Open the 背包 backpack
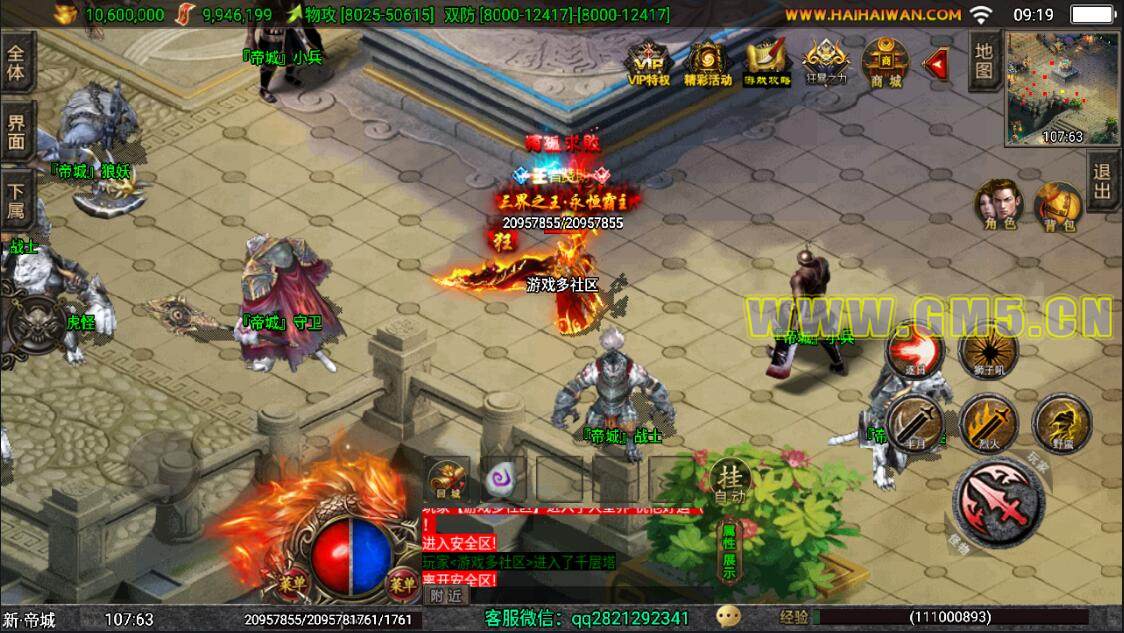Image resolution: width=1124 pixels, height=633 pixels. [1056, 205]
